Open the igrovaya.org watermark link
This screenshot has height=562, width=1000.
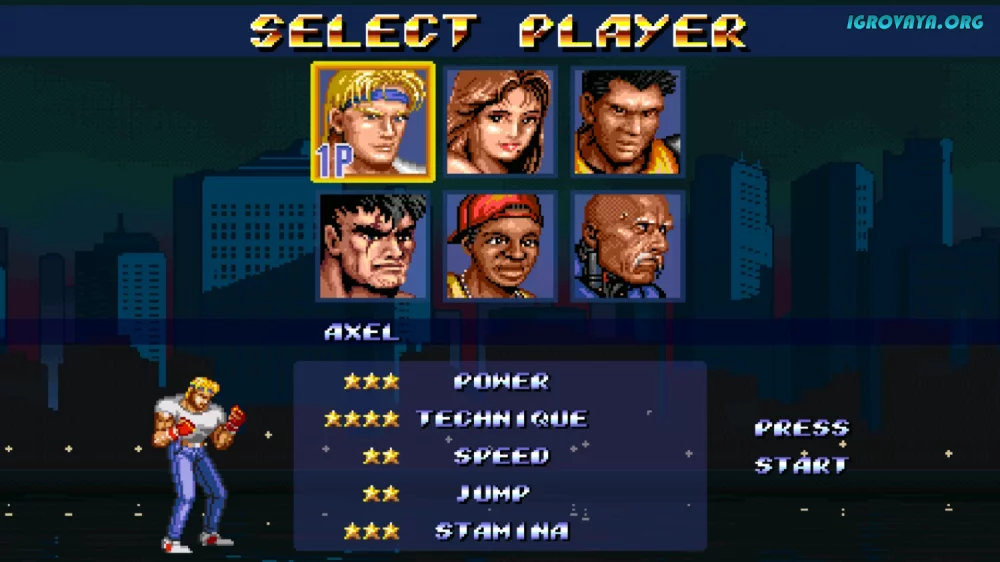[x=914, y=22]
